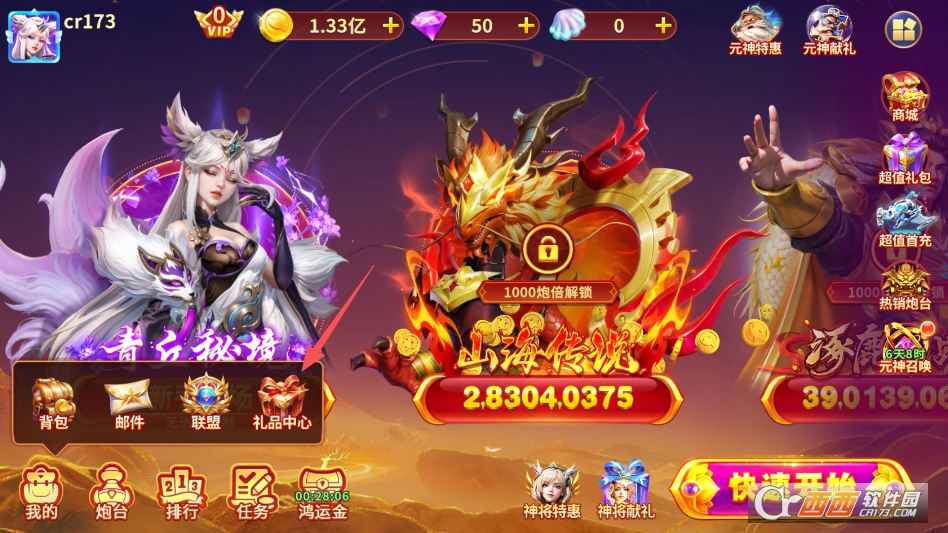Open the 商城 shop
The image size is (948, 533).
[x=904, y=97]
